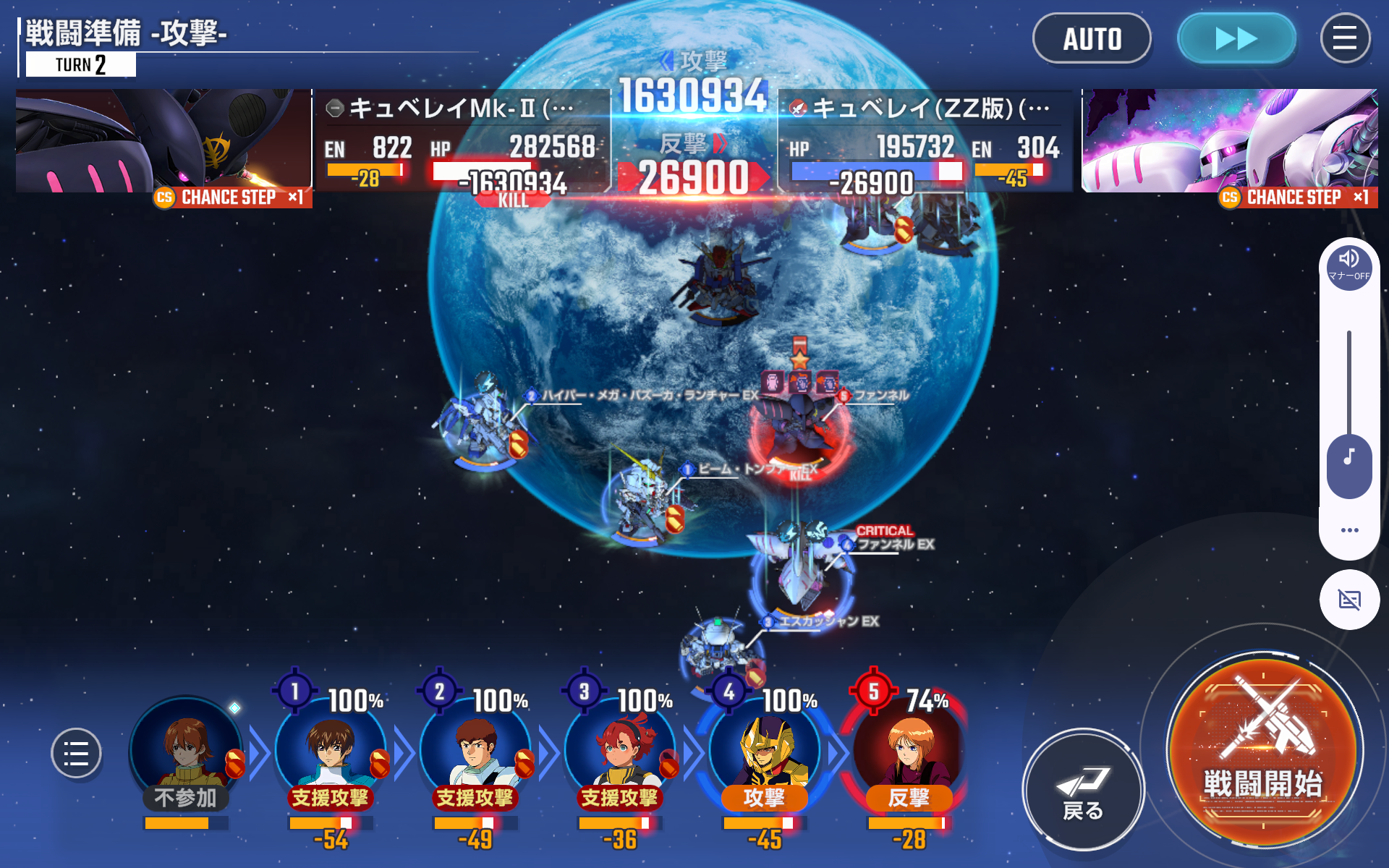Click the crossed-out screen overlay button
This screenshot has height=868, width=1389.
click(x=1348, y=600)
